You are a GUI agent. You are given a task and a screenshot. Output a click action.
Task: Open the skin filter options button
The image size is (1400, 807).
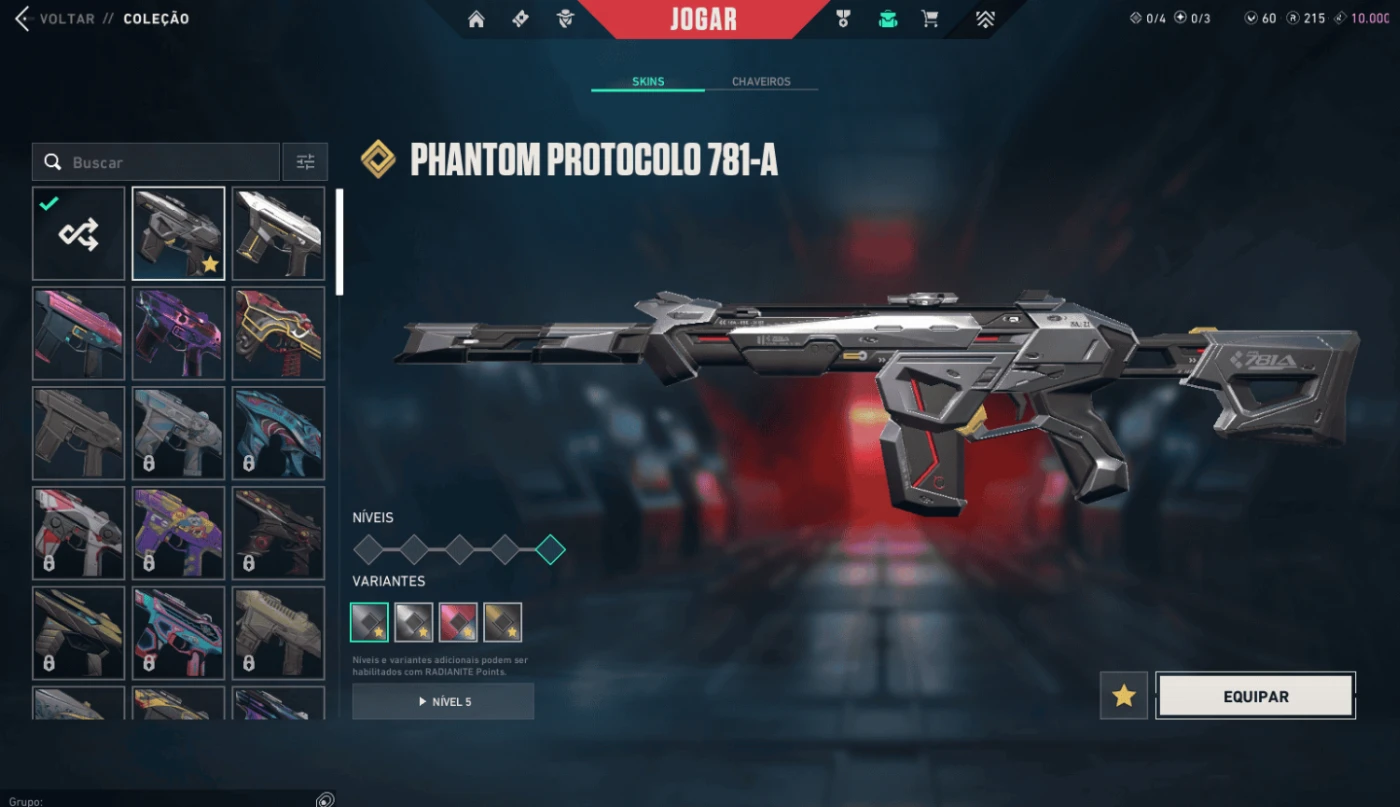(305, 162)
